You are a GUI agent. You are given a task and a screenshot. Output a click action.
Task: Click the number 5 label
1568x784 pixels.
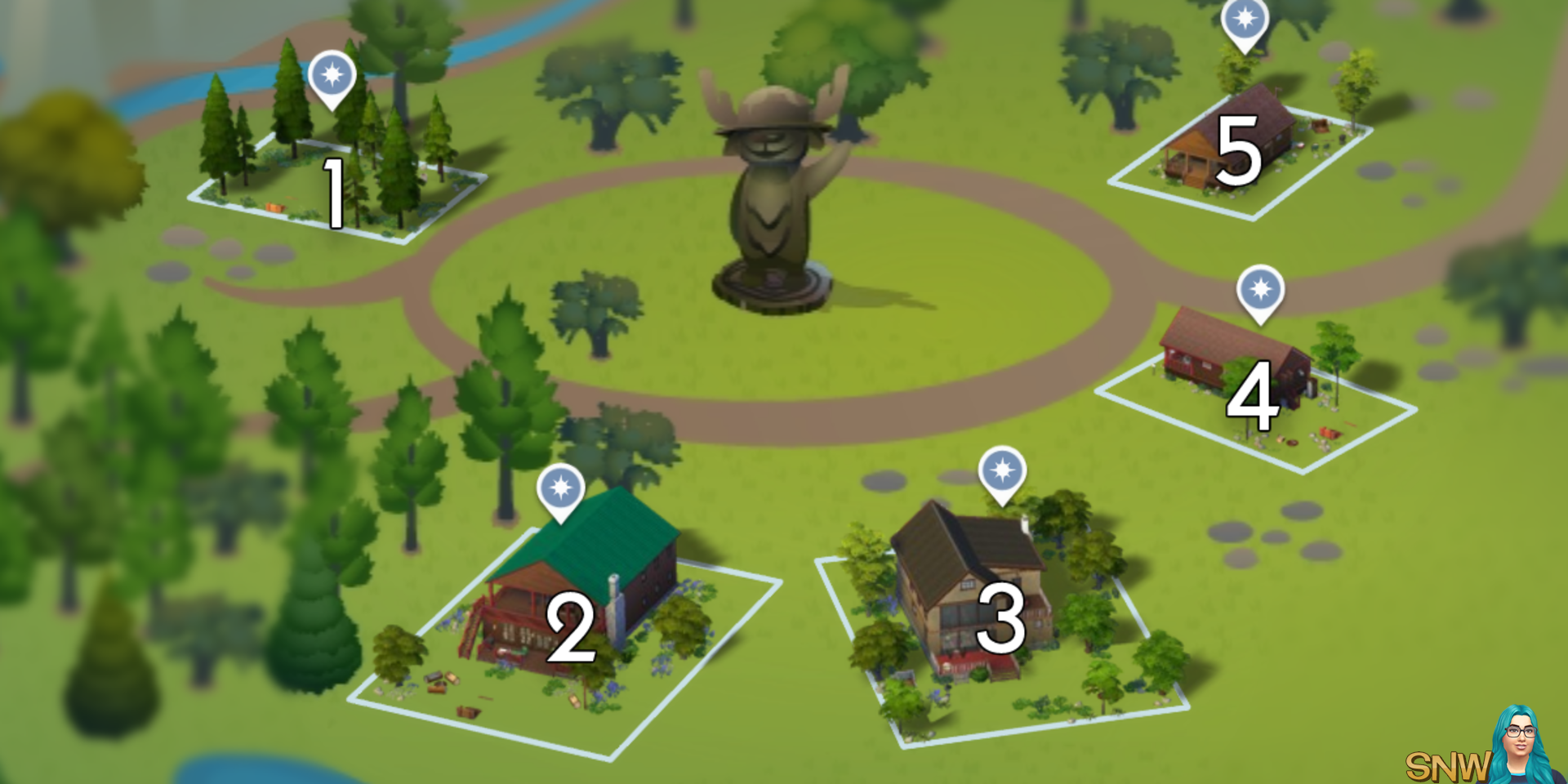(x=1238, y=152)
